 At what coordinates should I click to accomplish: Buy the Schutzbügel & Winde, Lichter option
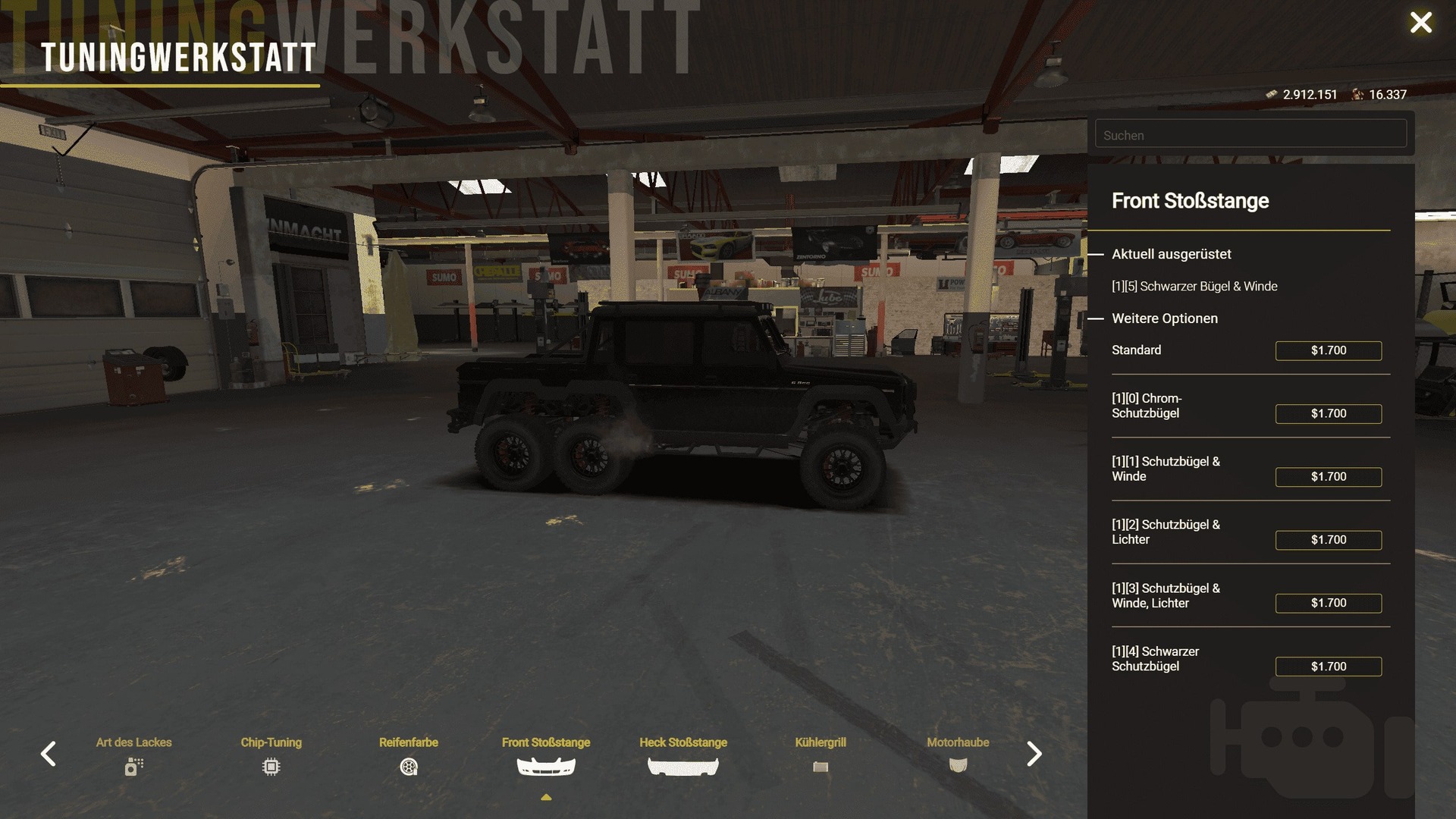point(1328,603)
